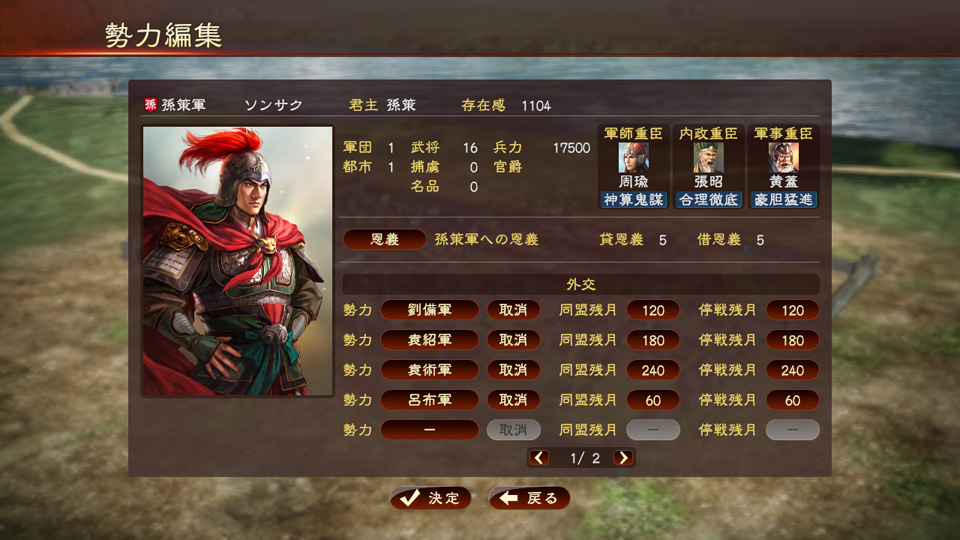
Task: Open the 恩義 setting button
Action: coord(385,240)
